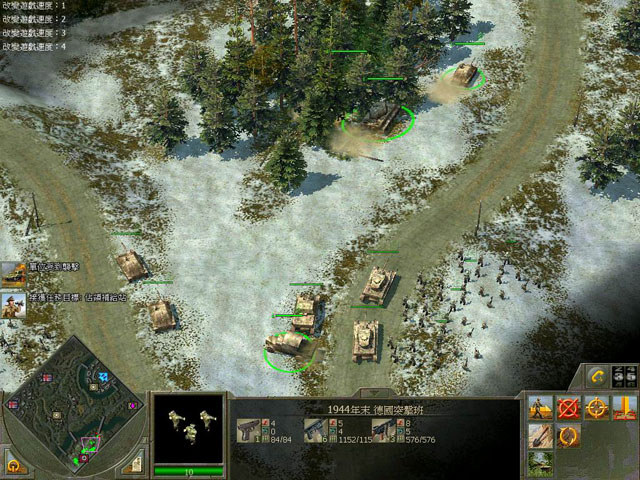This screenshot has width=640, height=480.
Task: Select the red crossed-out hold fire command
Action: point(569,408)
